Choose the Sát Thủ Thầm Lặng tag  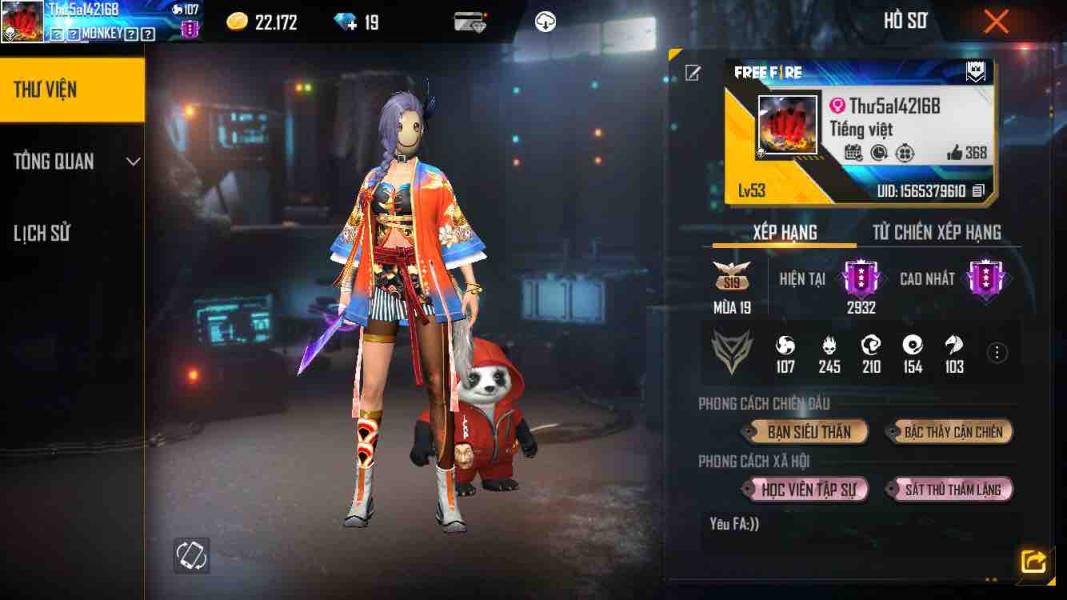point(952,490)
